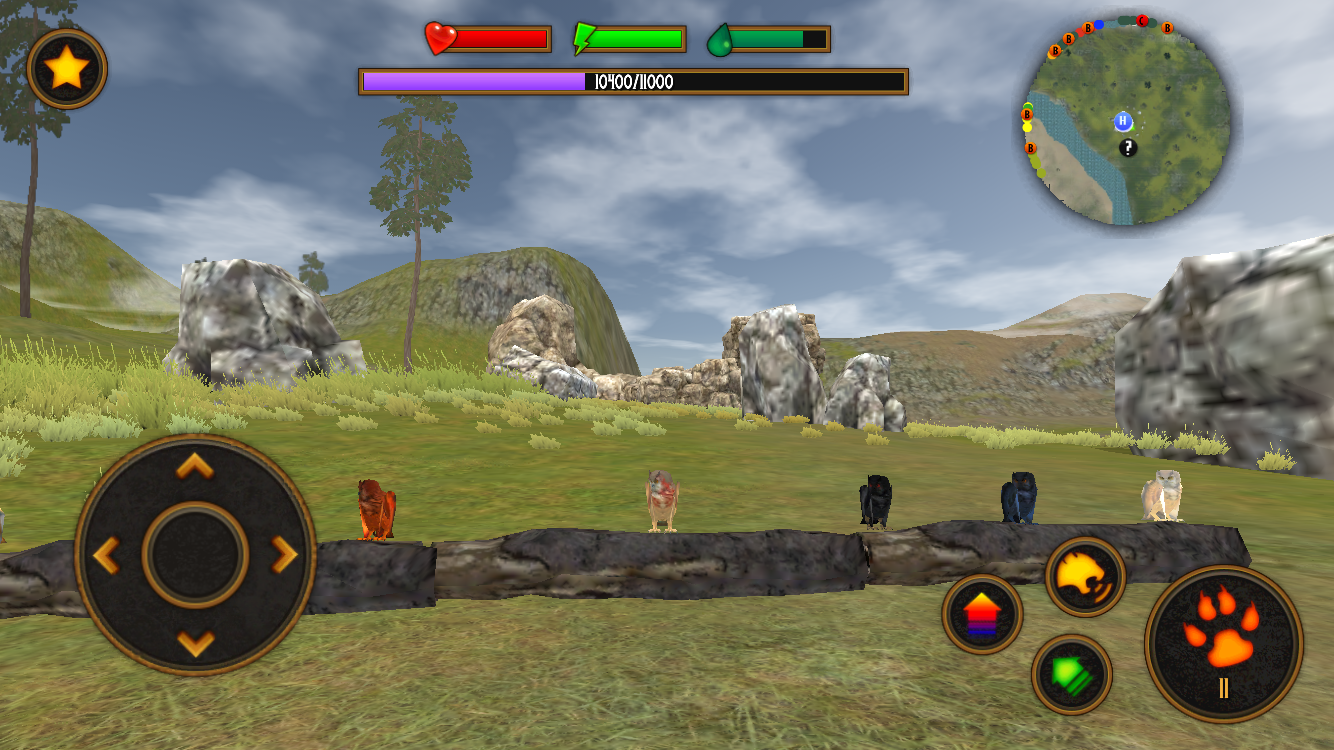The height and width of the screenshot is (750, 1334).
Task: Click the purple XP bar showing 10400/11000
Action: [x=630, y=83]
